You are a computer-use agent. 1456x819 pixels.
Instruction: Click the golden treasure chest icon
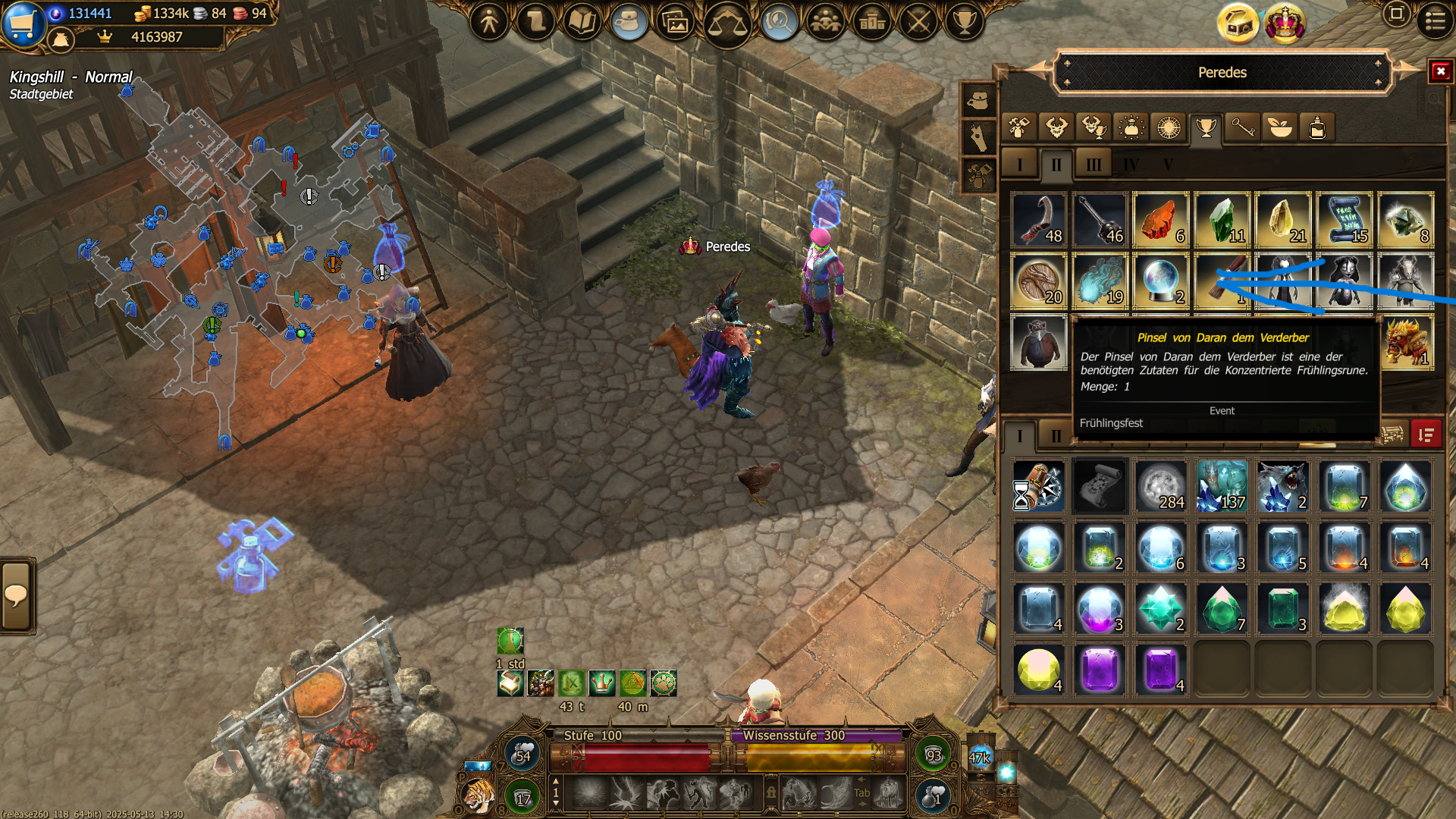tap(1238, 24)
